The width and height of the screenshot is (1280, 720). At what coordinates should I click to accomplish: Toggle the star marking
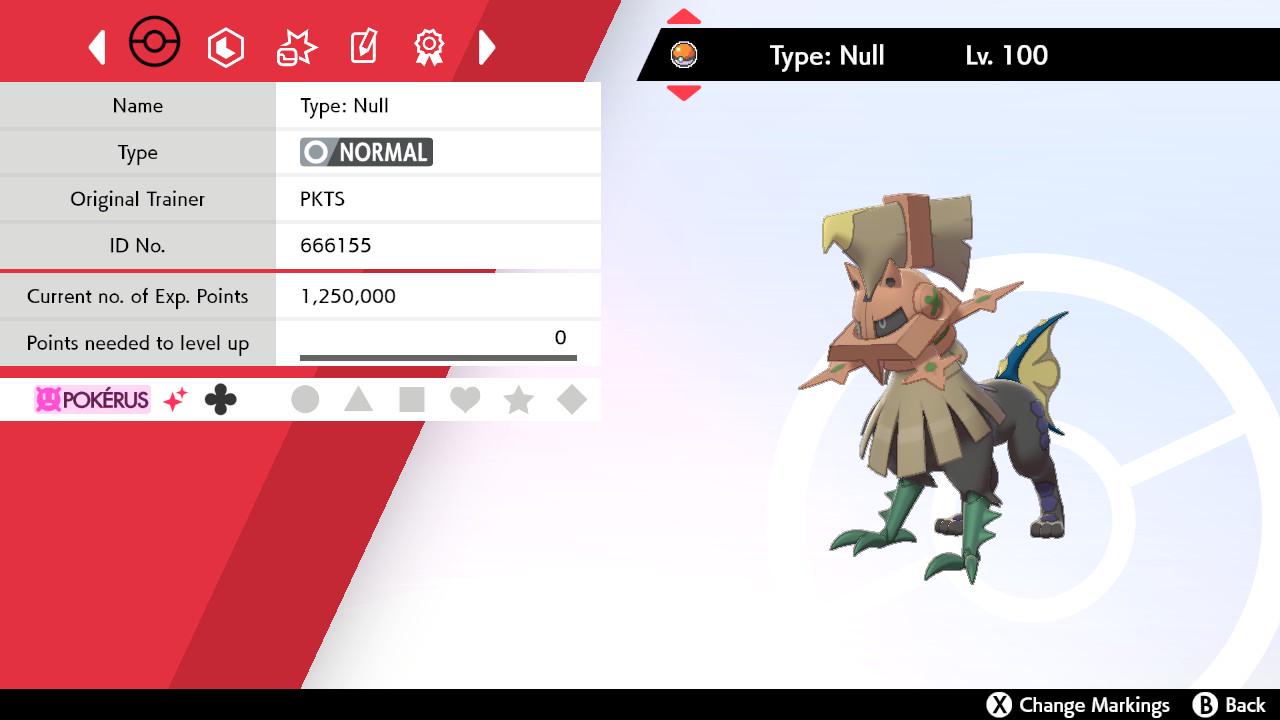518,400
